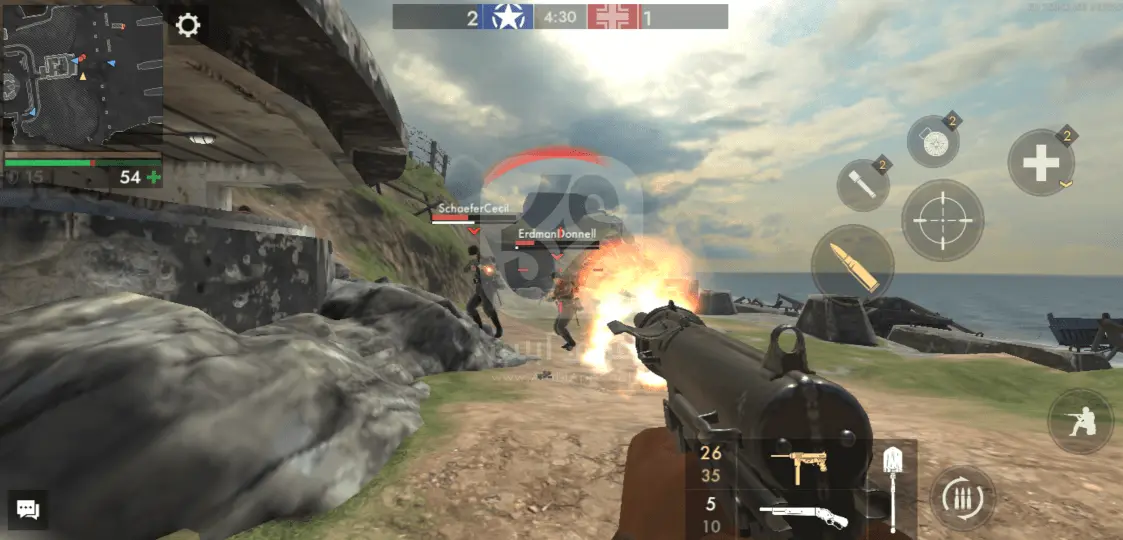Use the medkit plus button
This screenshot has height=540, width=1123.
[1041, 163]
